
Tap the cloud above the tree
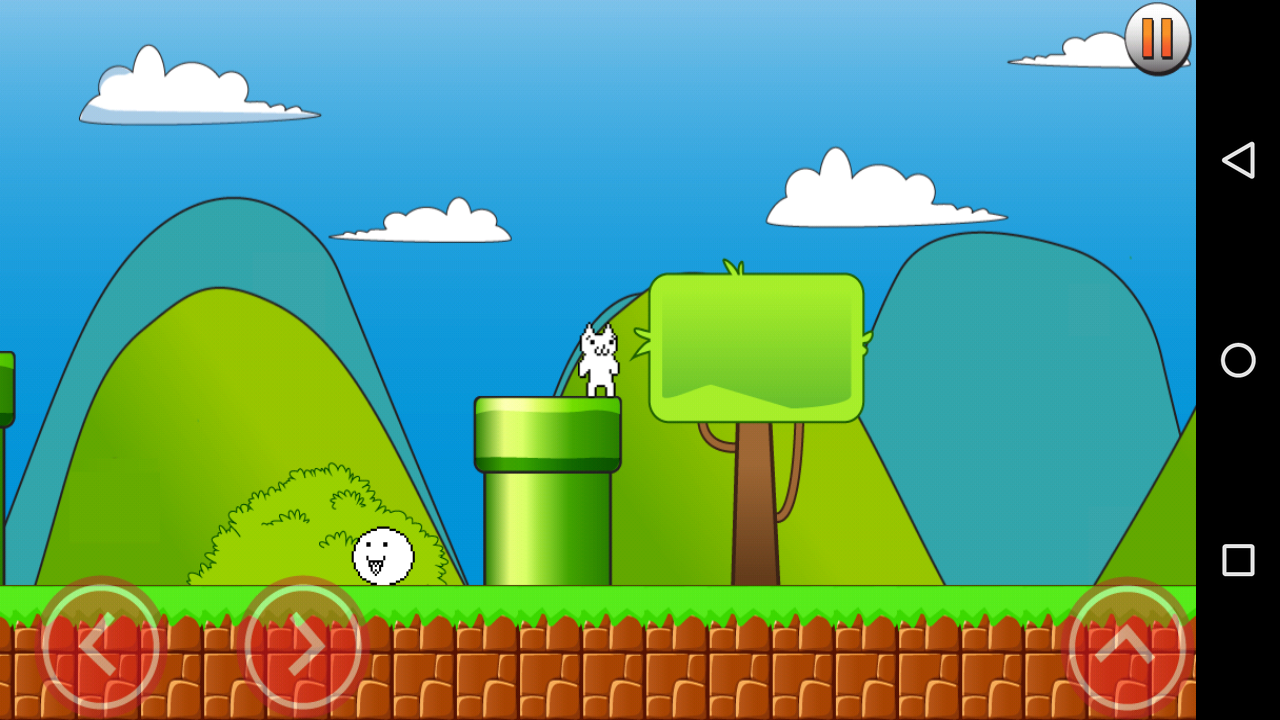880,195
